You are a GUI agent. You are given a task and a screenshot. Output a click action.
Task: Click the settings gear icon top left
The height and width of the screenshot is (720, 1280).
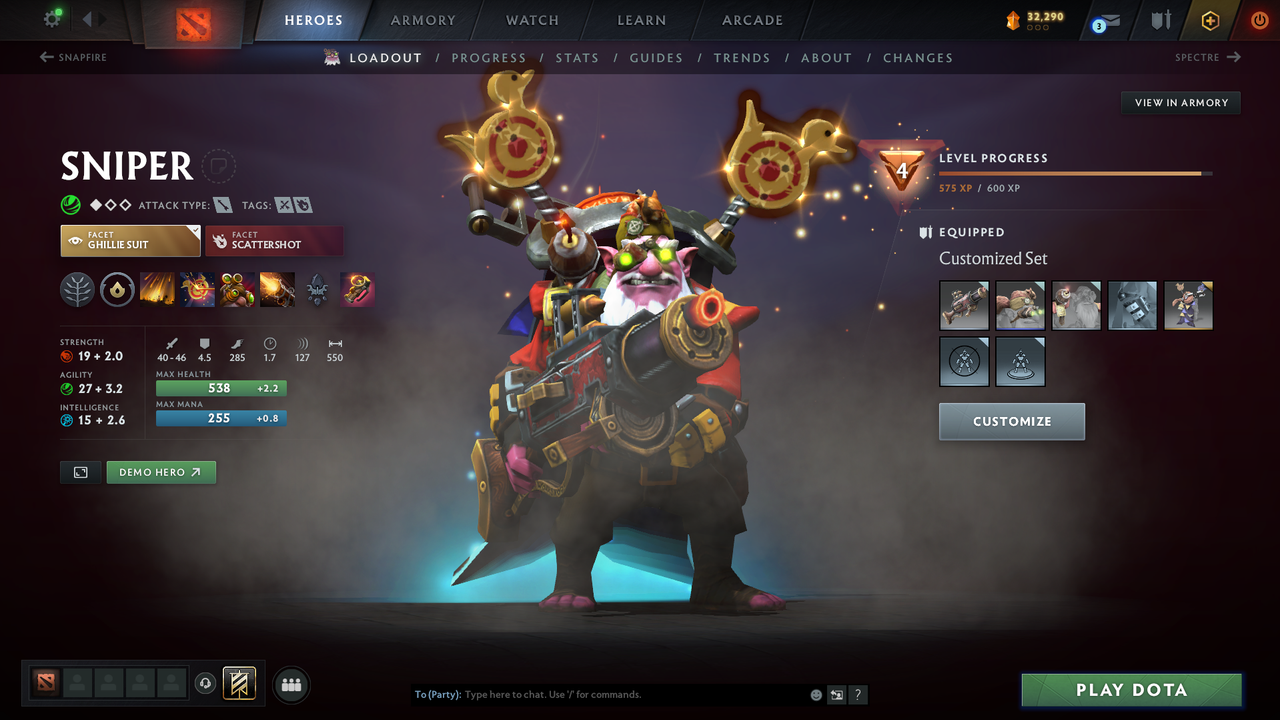(x=51, y=19)
